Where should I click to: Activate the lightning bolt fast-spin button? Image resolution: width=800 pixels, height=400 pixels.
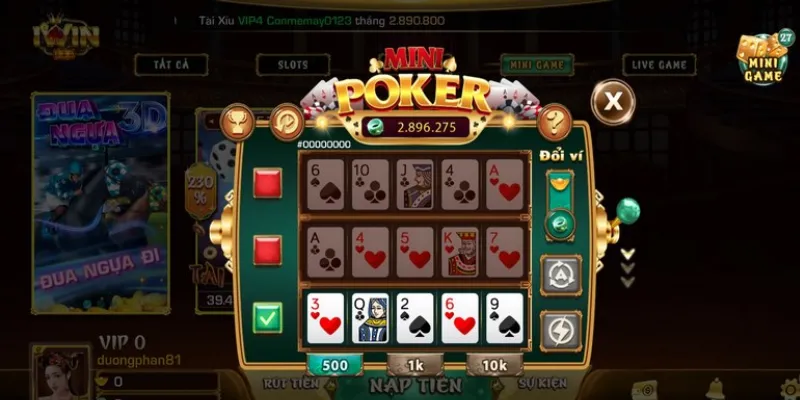(x=560, y=329)
